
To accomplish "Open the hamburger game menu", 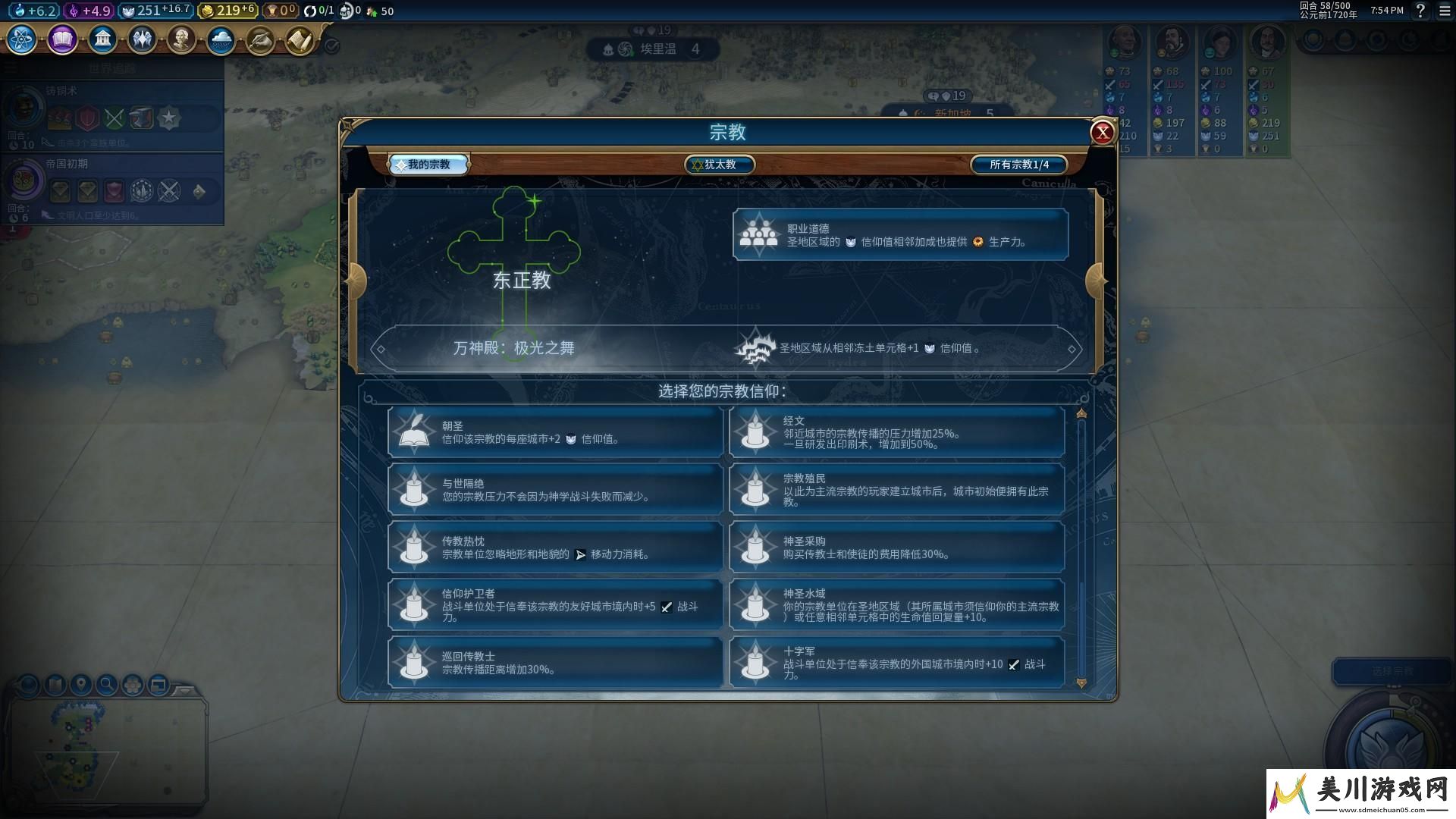I will click(1445, 11).
